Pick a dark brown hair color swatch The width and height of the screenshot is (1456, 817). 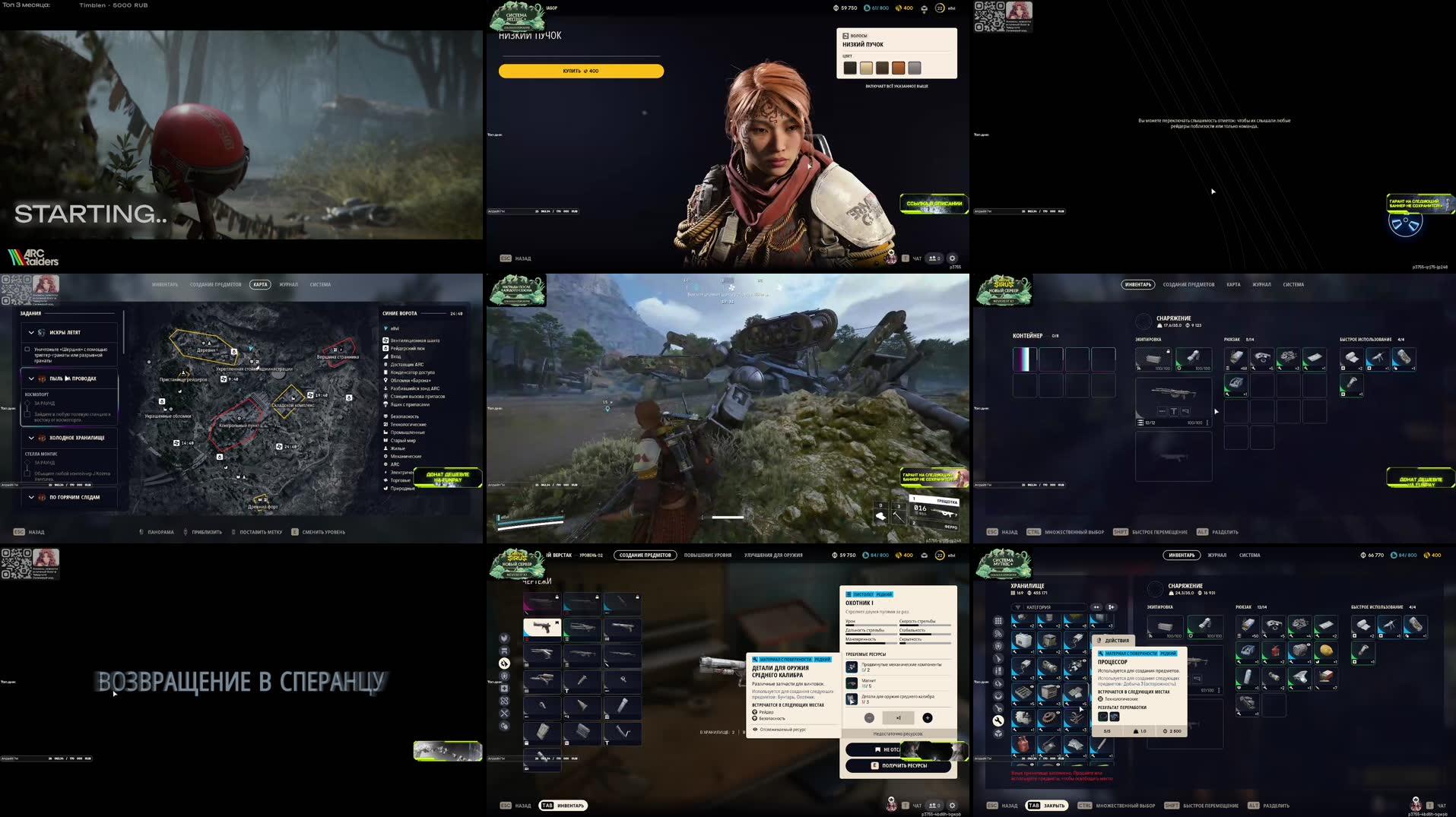click(882, 68)
